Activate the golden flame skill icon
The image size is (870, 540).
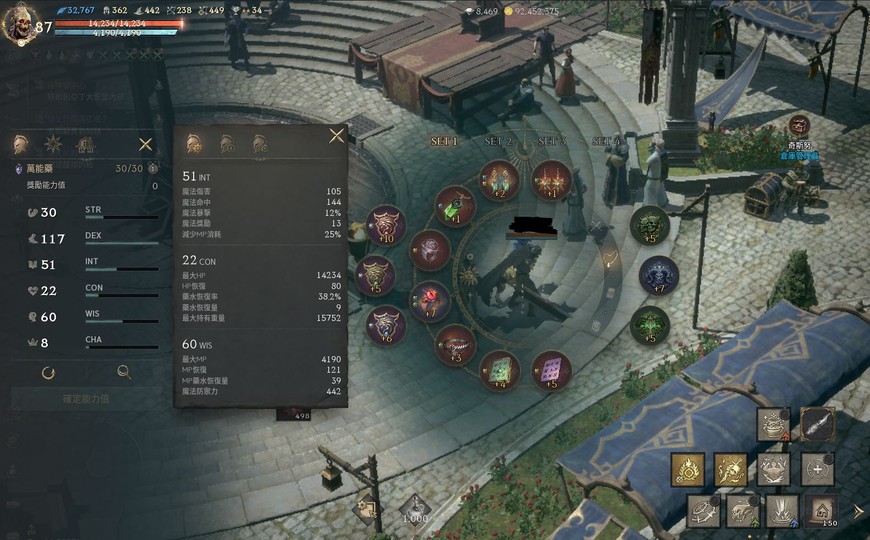688,468
